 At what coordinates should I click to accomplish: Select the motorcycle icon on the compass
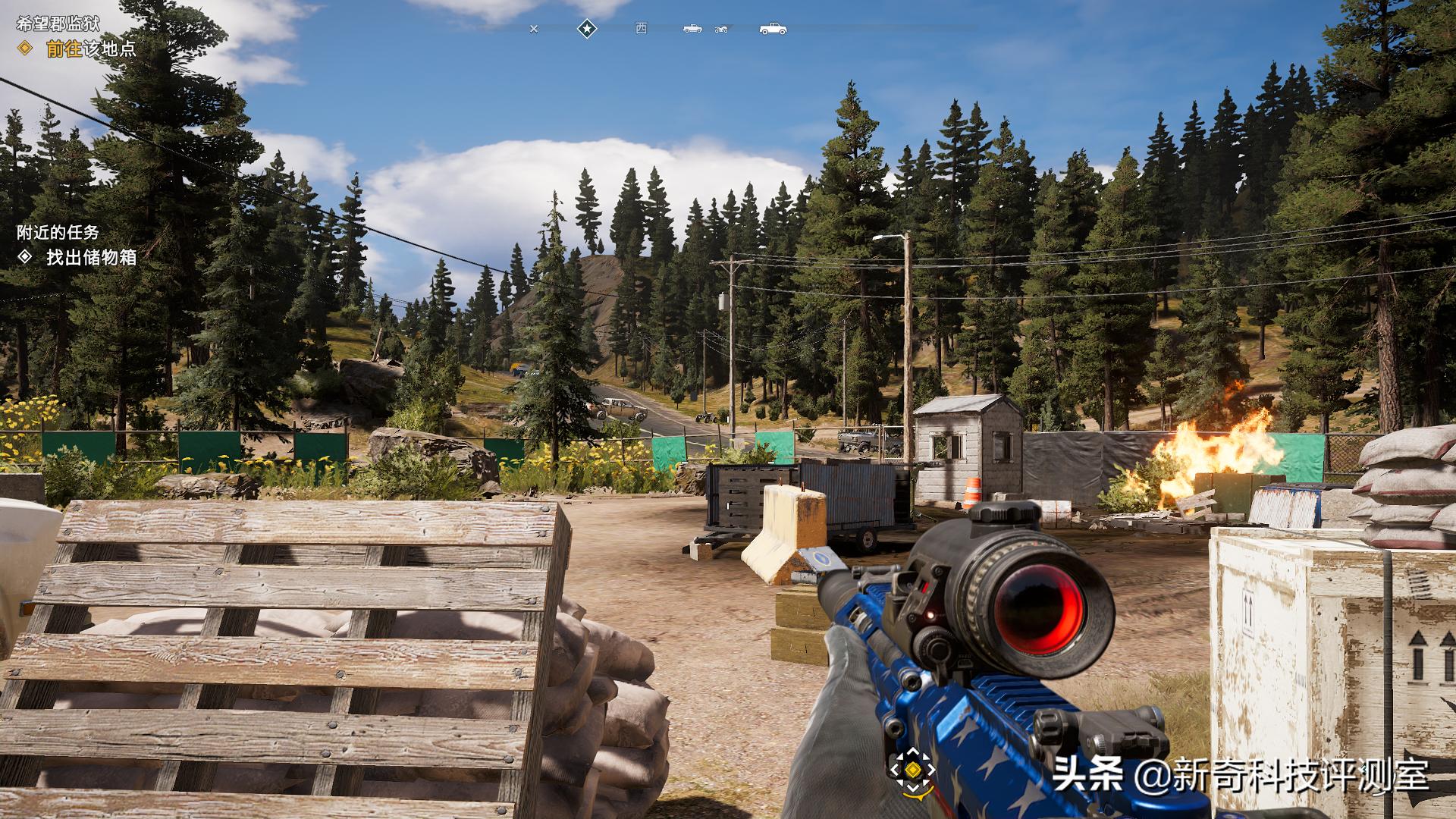[x=721, y=30]
